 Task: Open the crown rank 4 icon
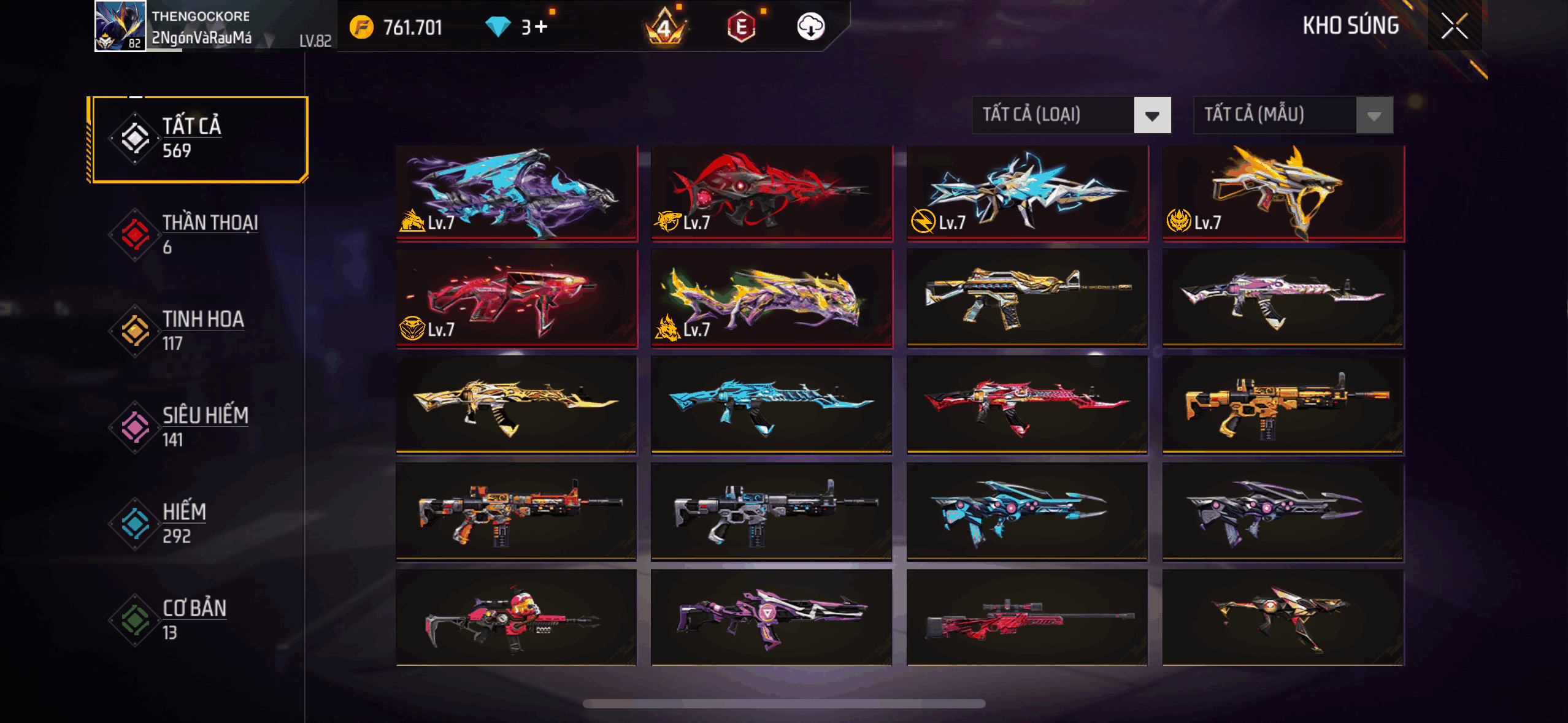[665, 27]
